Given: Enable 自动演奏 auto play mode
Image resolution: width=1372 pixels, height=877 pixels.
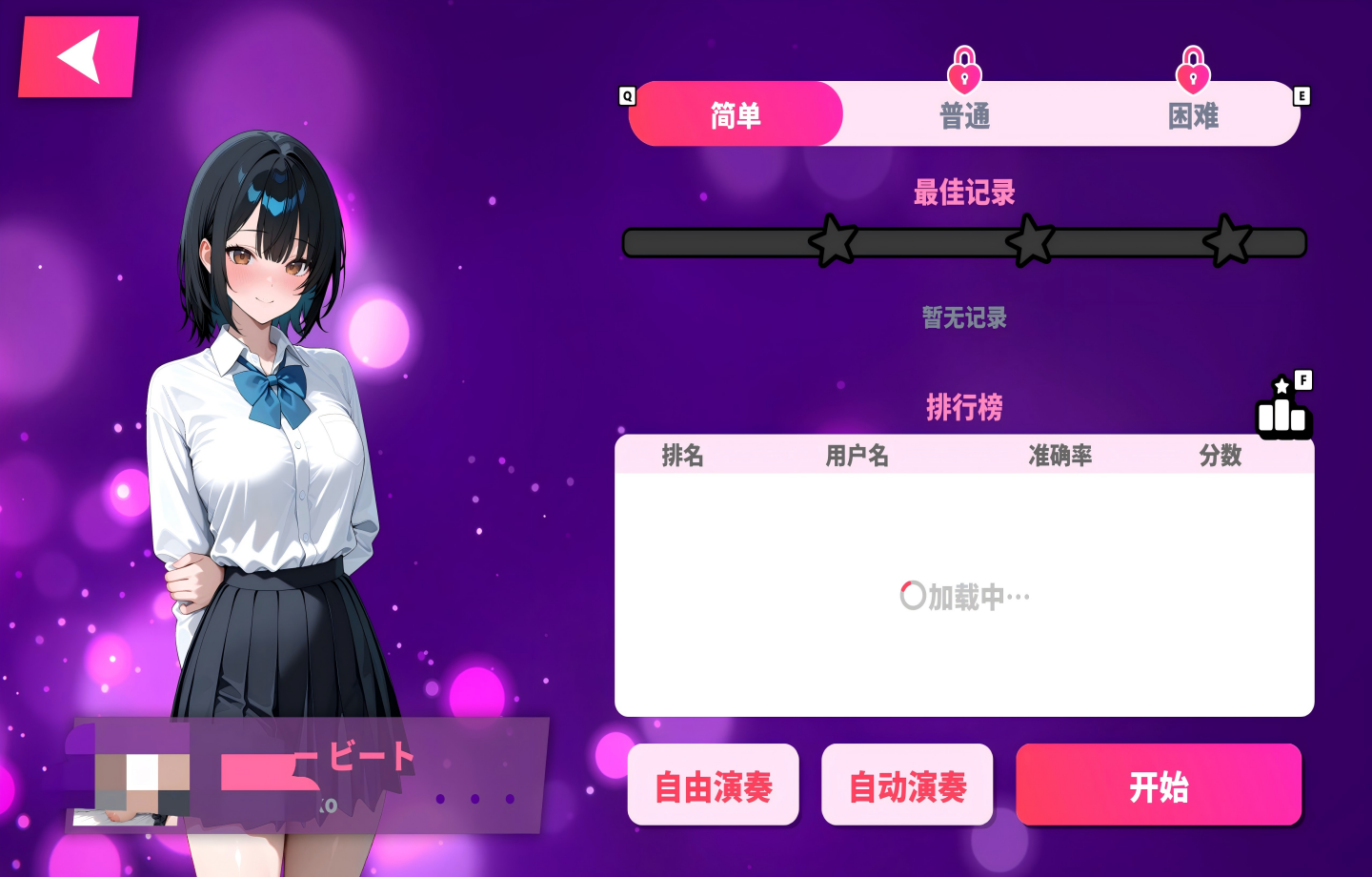Looking at the screenshot, I should pos(907,785).
